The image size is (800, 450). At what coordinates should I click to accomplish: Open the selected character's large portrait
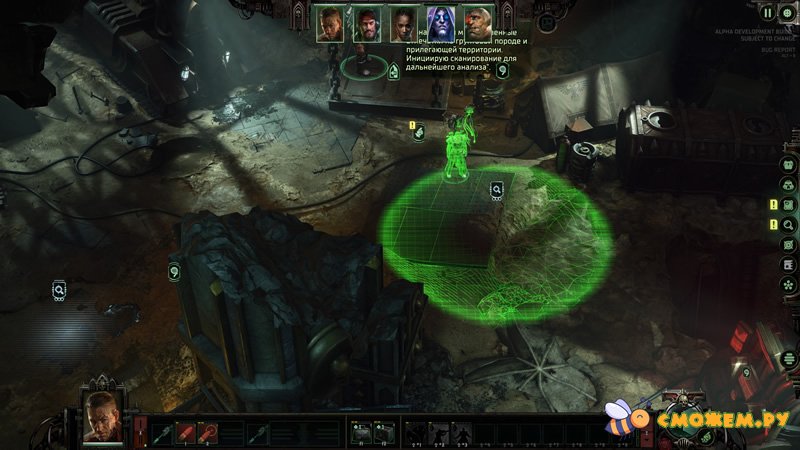(x=103, y=412)
